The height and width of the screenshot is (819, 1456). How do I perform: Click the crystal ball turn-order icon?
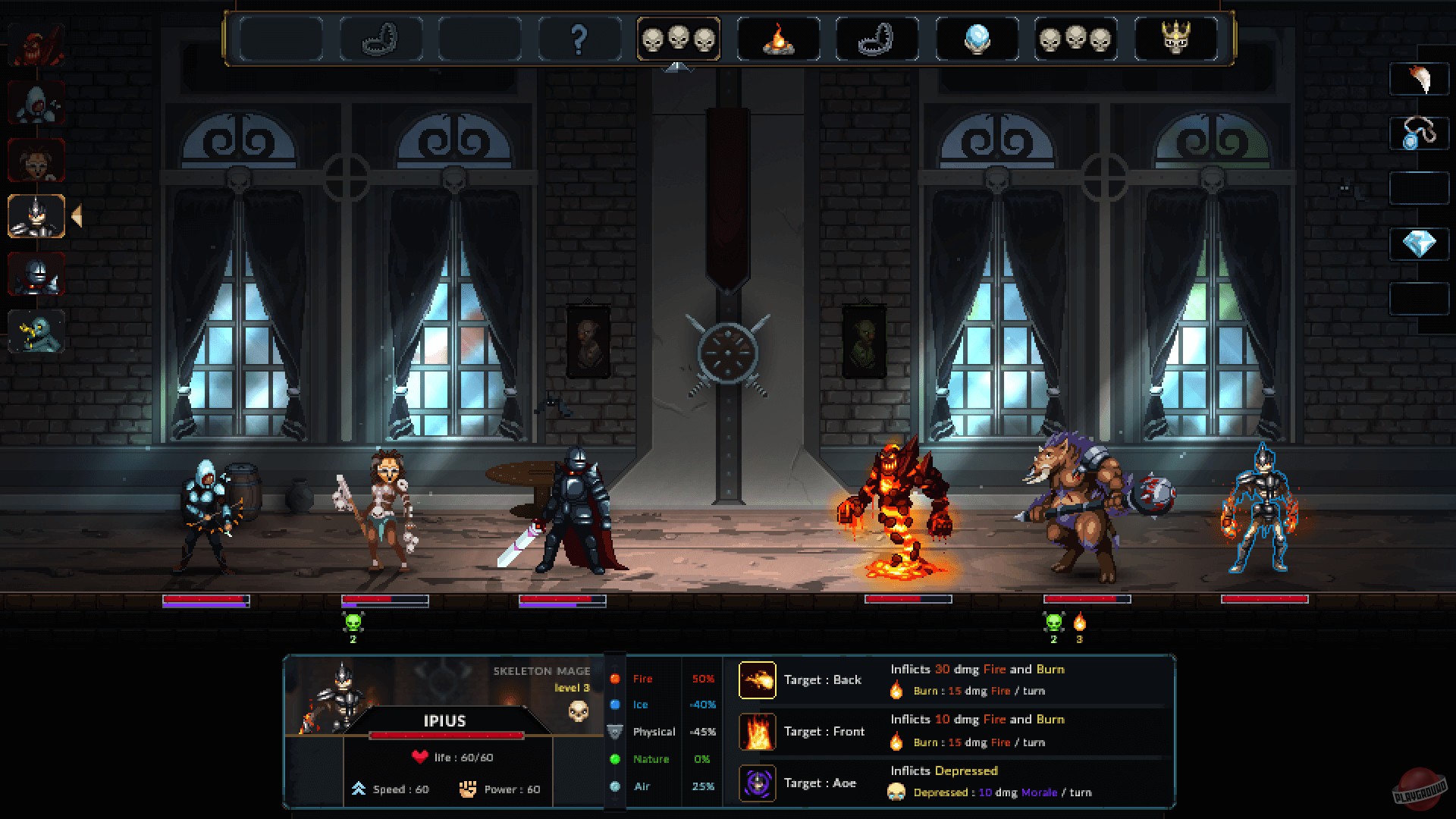(x=977, y=39)
